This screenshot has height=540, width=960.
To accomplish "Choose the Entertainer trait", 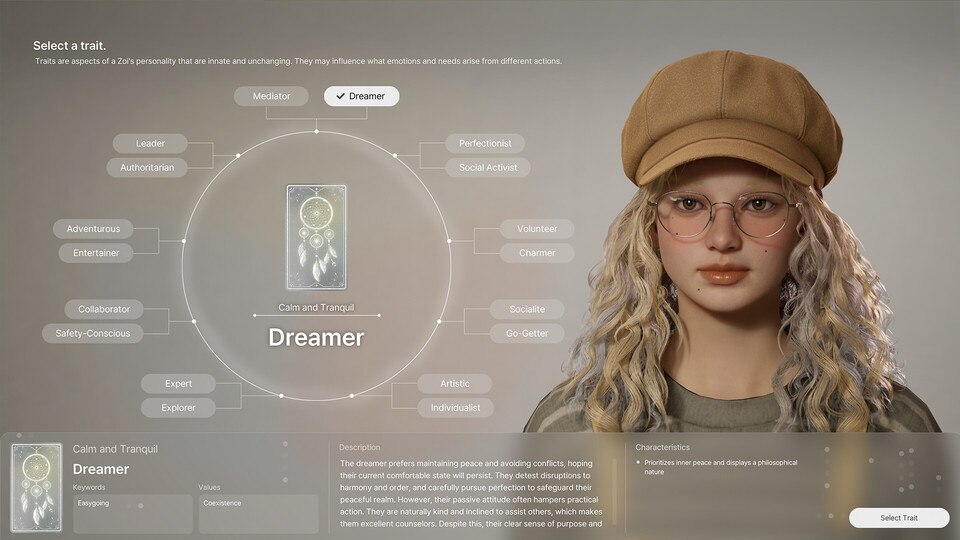I will click(x=96, y=253).
